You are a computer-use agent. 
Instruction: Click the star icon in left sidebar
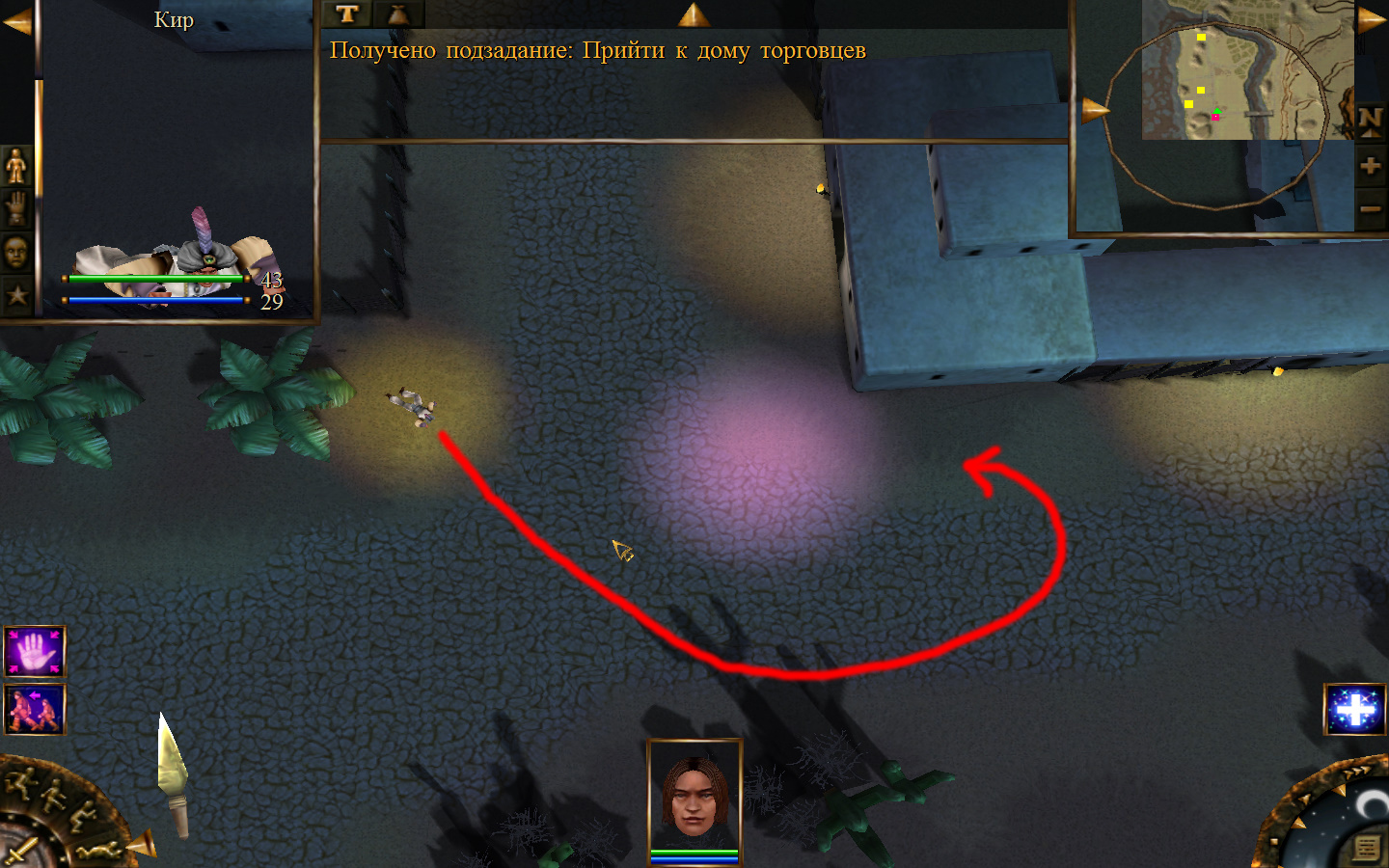(x=16, y=295)
